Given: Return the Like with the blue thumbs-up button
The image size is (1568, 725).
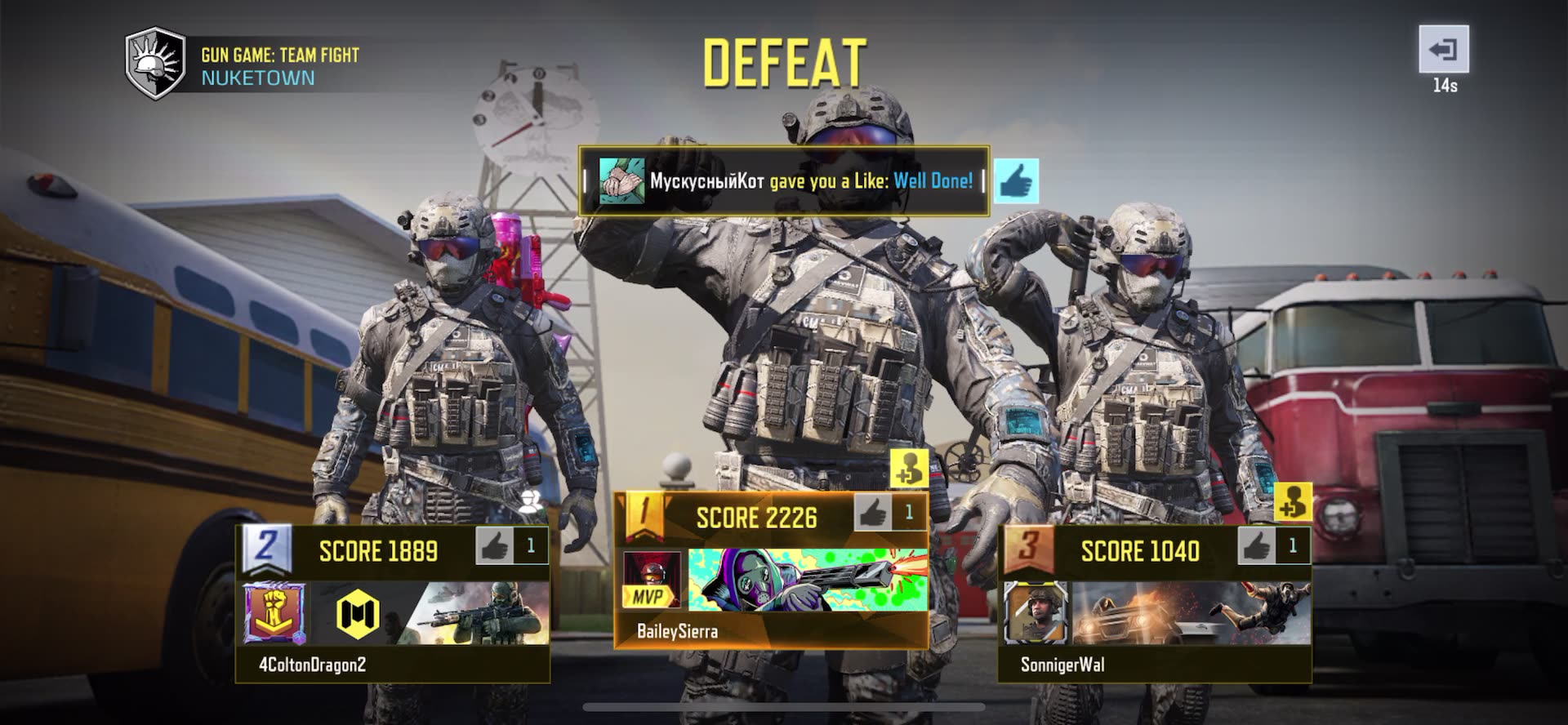Looking at the screenshot, I should (1016, 181).
